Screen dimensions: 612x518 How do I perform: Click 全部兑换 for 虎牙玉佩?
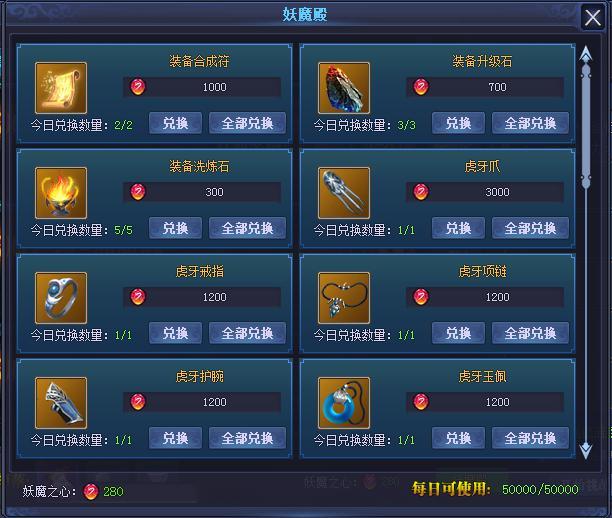(530, 438)
